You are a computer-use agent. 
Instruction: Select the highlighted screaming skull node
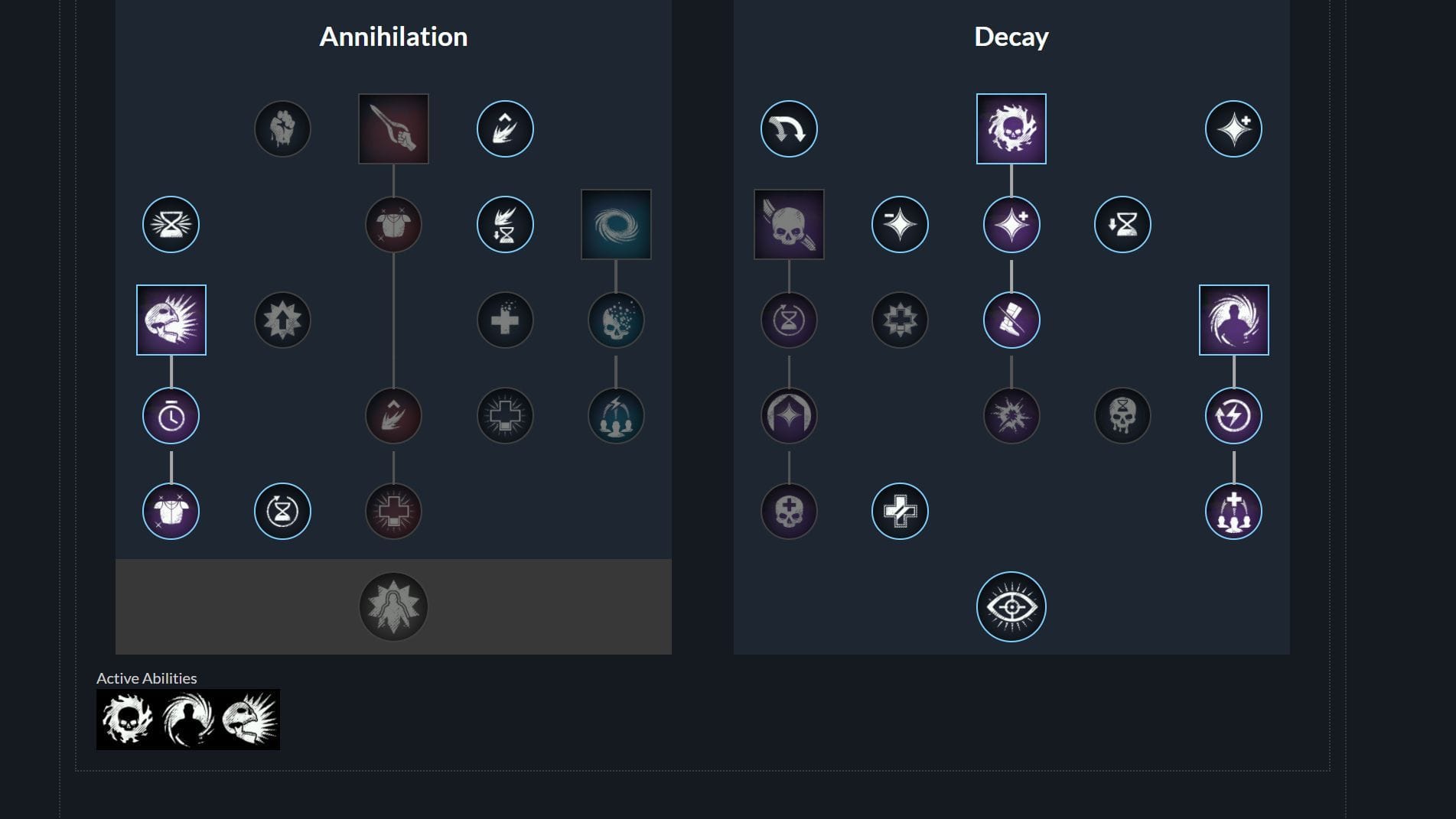point(171,320)
